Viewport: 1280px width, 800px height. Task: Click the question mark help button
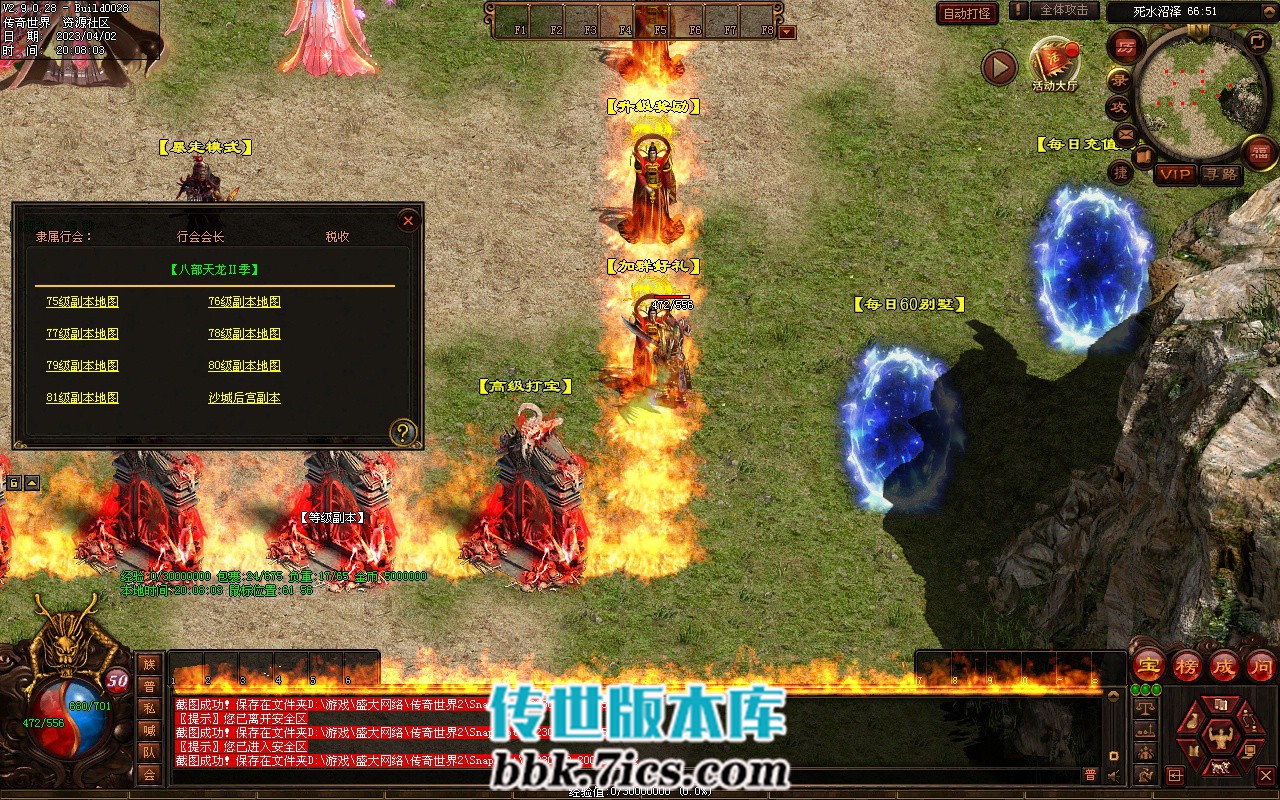402,432
